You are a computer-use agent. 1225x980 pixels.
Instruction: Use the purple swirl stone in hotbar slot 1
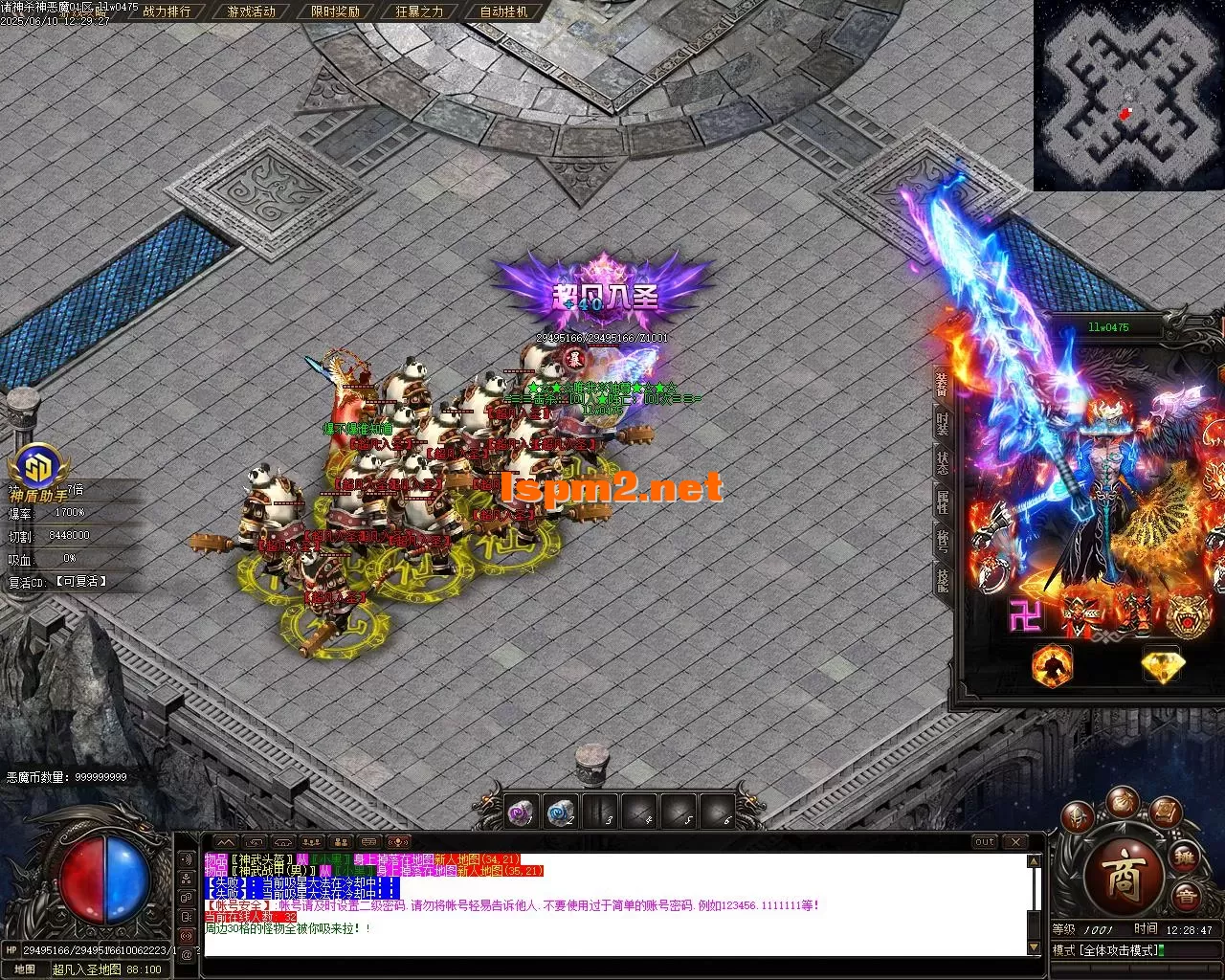point(520,813)
